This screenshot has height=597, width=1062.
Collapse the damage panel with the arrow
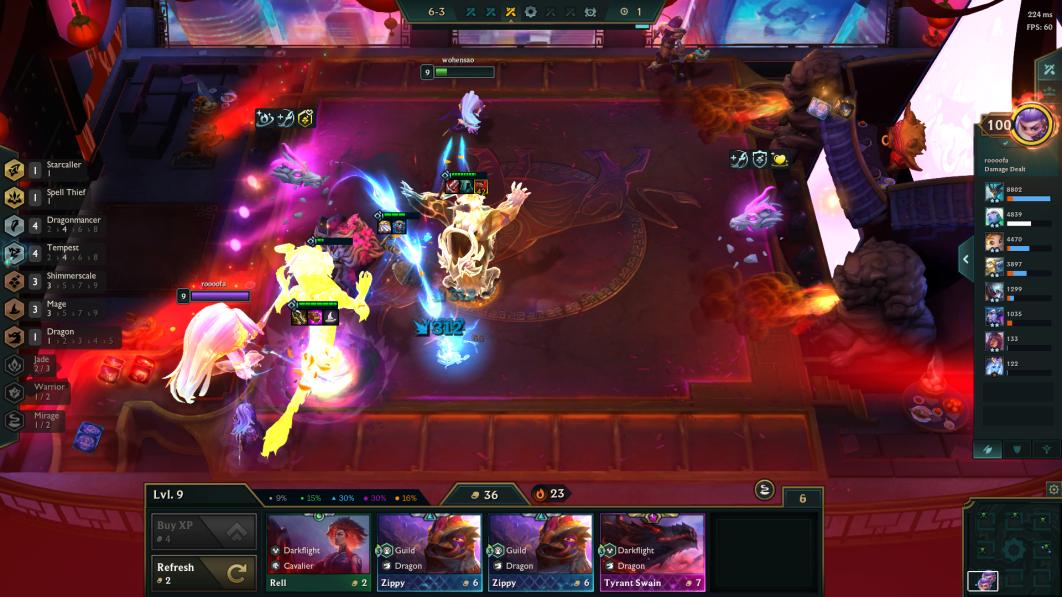tap(966, 260)
